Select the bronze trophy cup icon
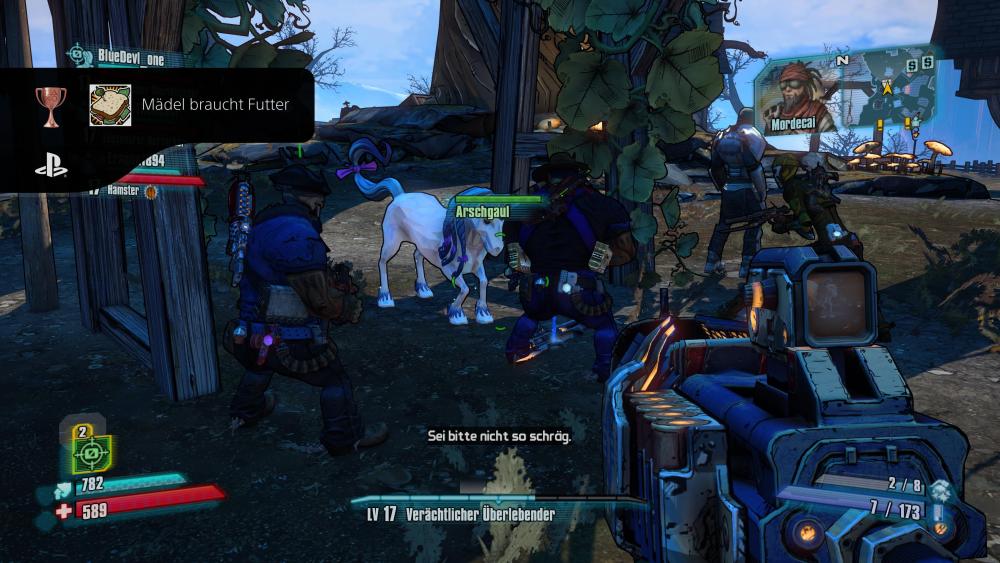This screenshot has width=1000, height=563. [x=50, y=105]
